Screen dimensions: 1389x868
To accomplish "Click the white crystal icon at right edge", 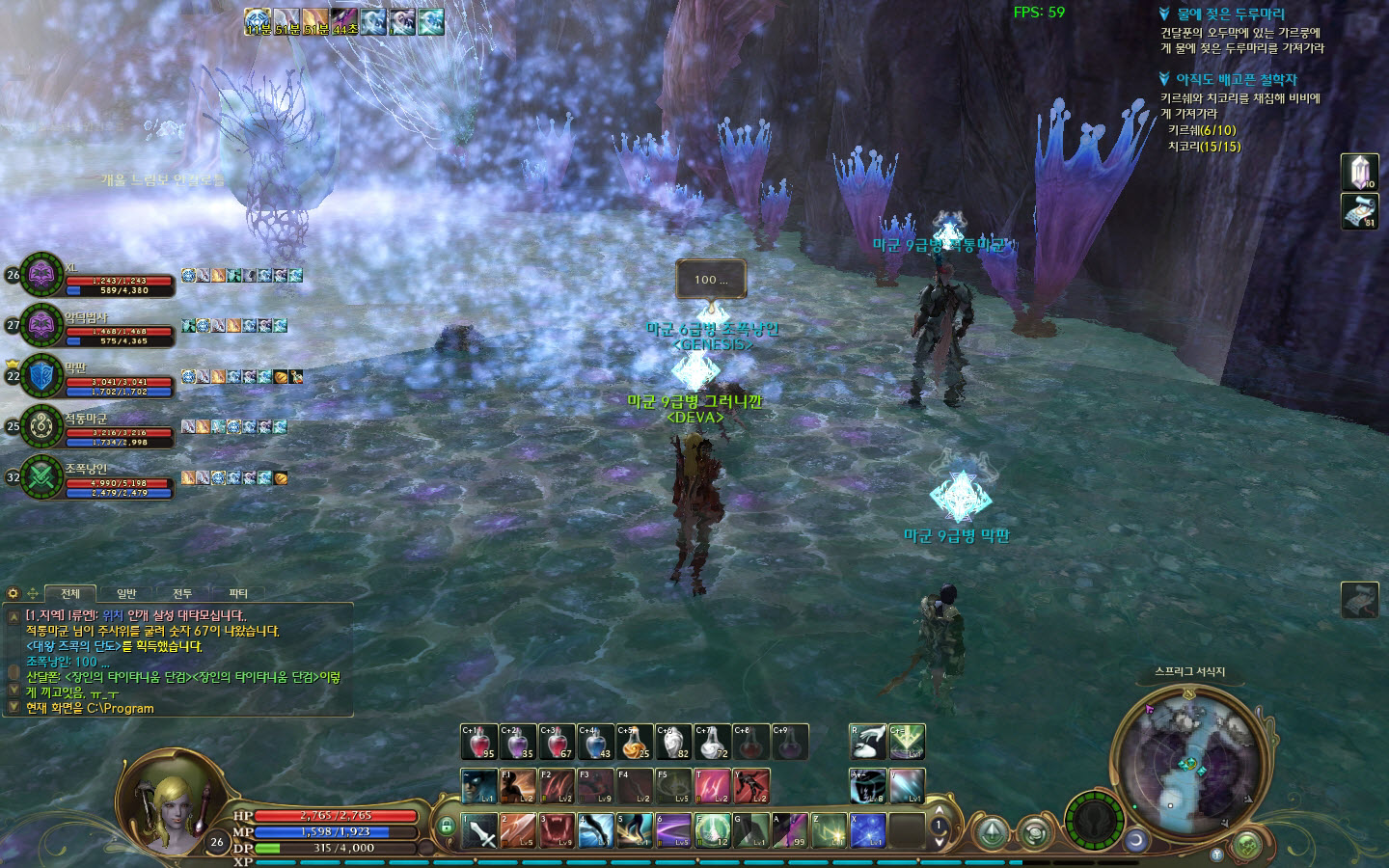I will point(1360,173).
